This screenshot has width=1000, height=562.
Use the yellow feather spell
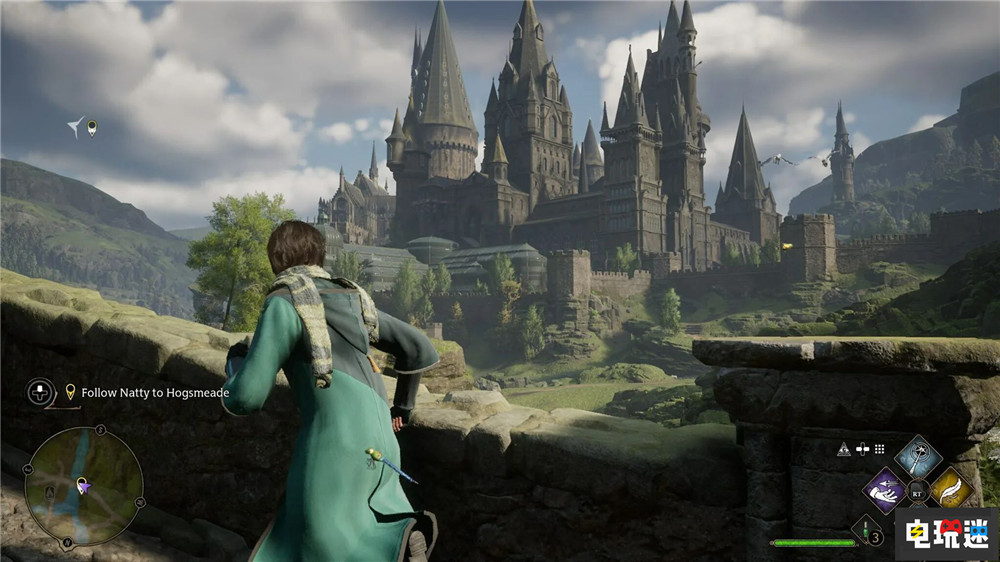(x=951, y=489)
